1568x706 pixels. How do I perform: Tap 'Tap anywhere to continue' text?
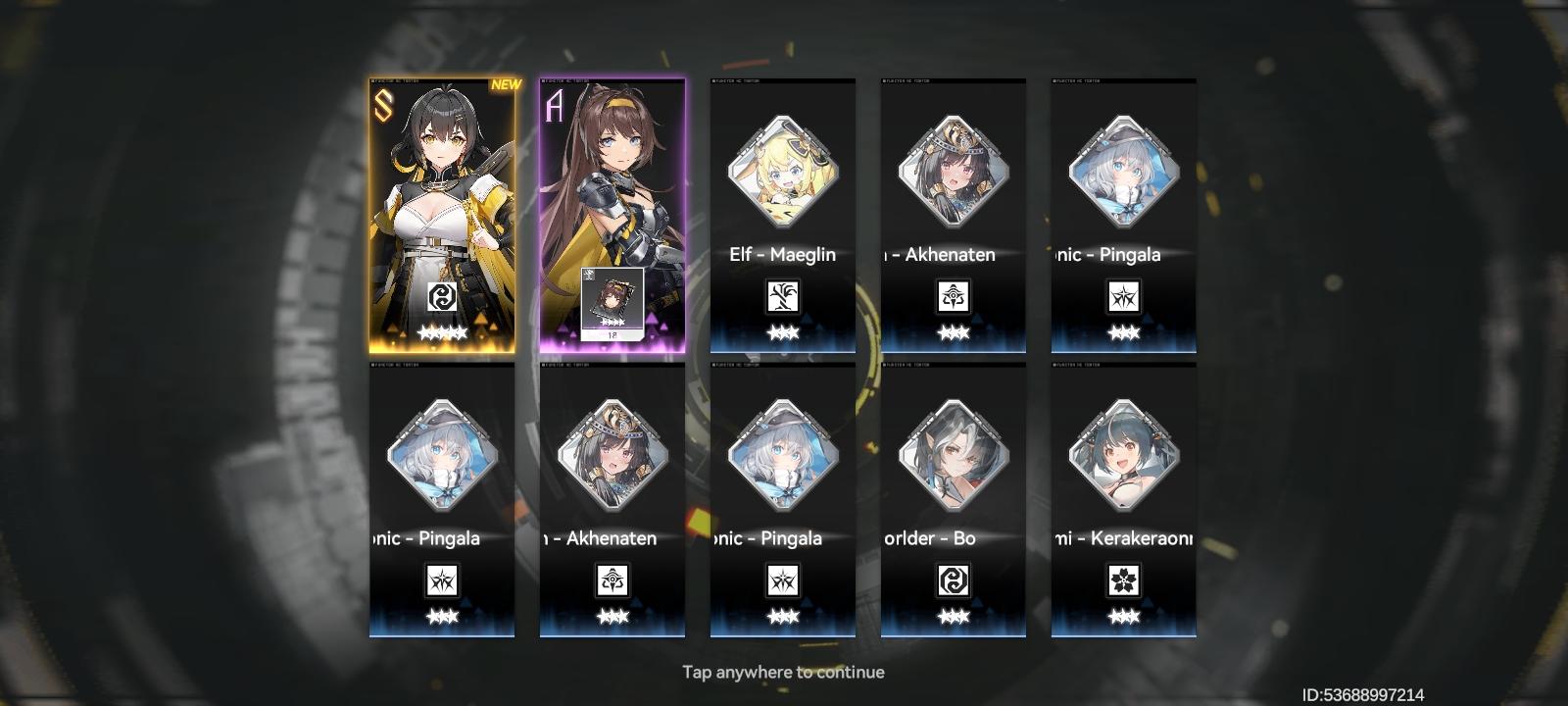click(x=783, y=672)
